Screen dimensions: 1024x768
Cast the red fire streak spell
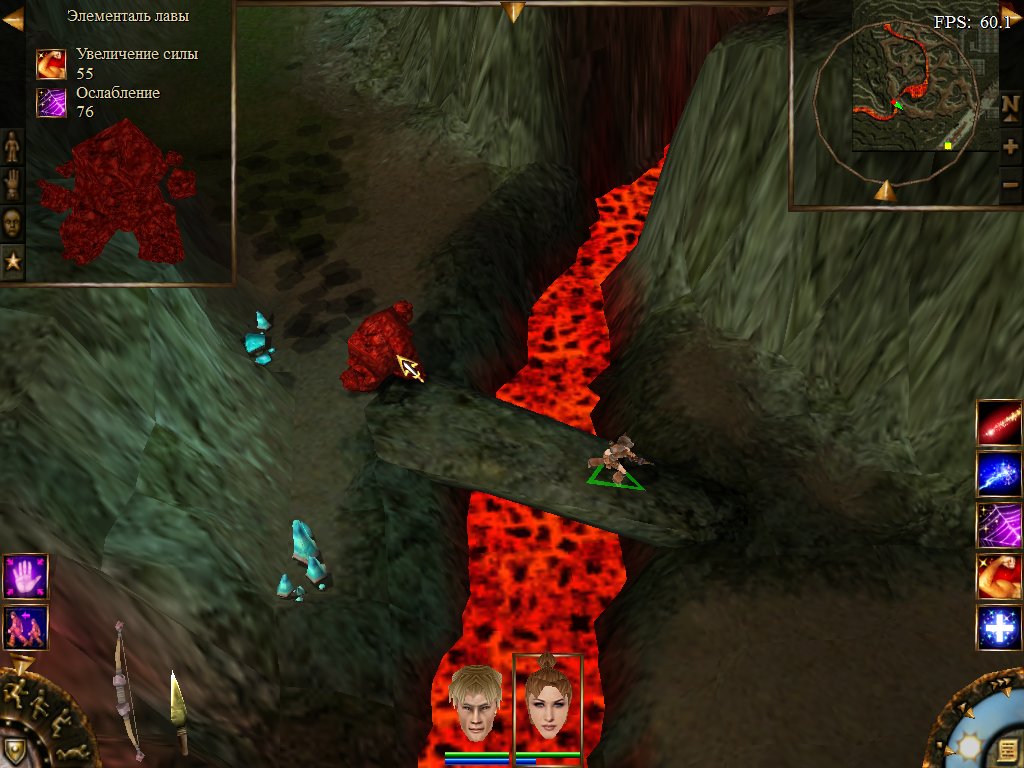(999, 423)
